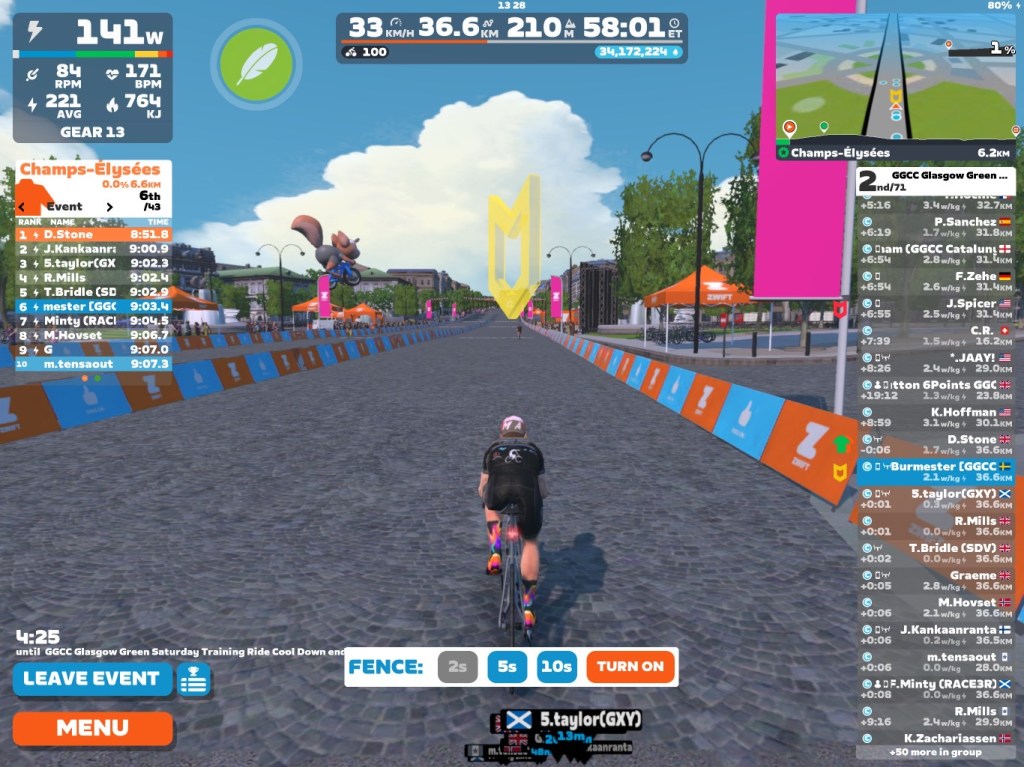Click the GGCC Glasgow Green event header
Image resolution: width=1024 pixels, height=767 pixels.
935,181
